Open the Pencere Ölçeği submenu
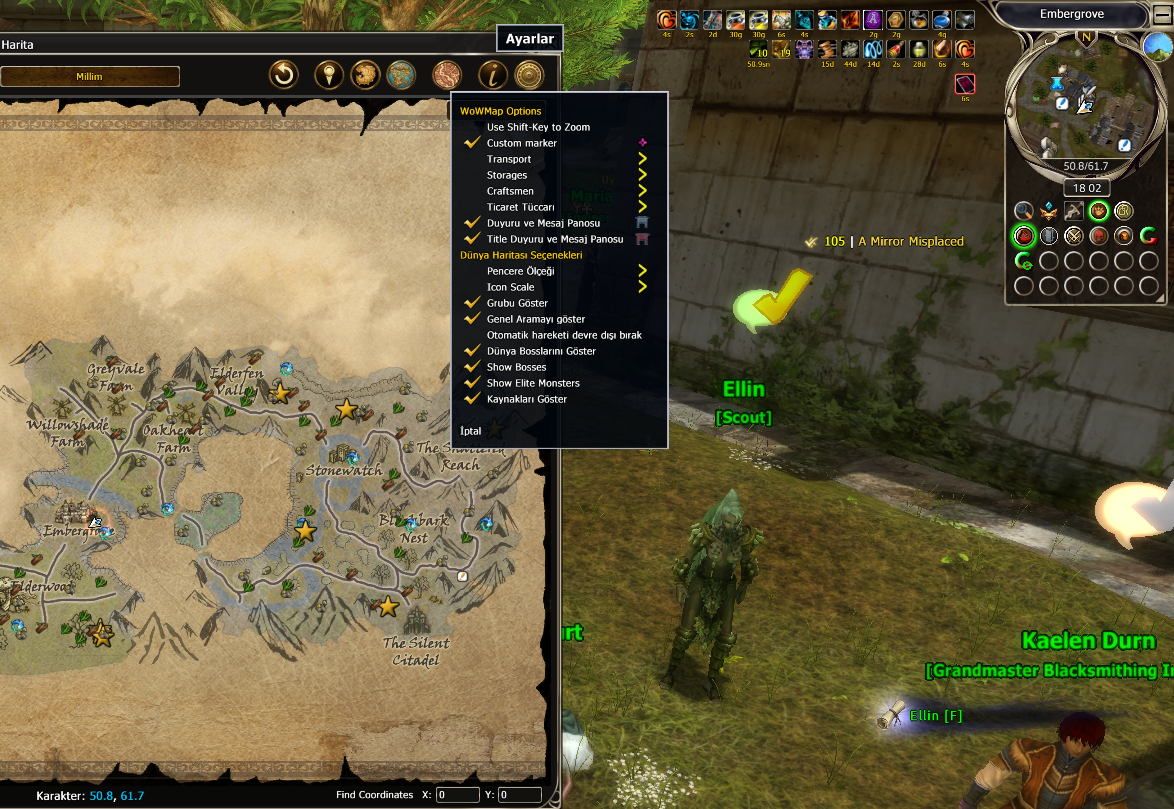This screenshot has height=809, width=1174. click(x=520, y=271)
